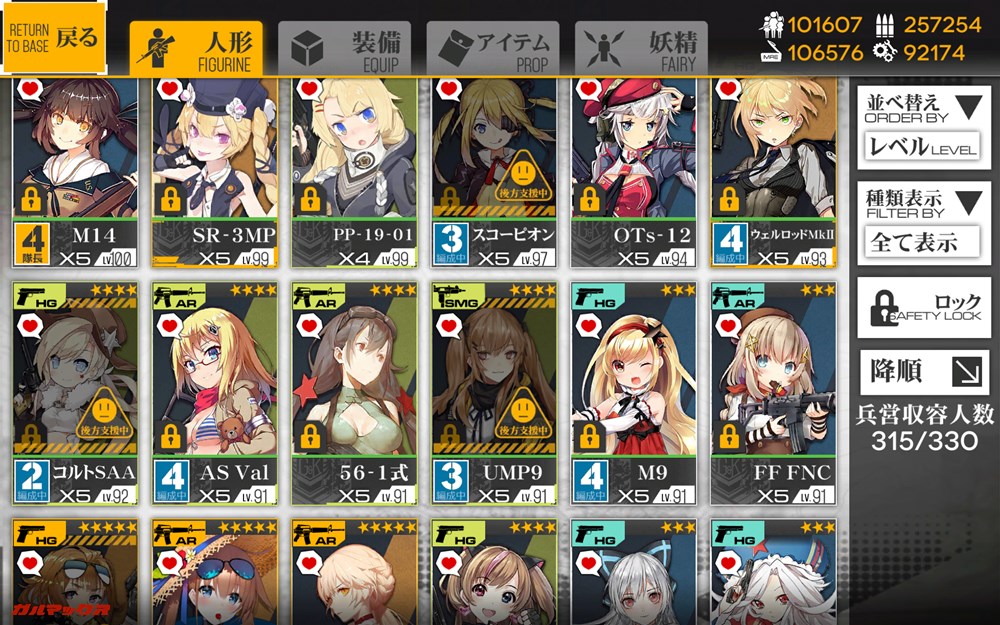
Task: Select the OTs-12 doll card
Action: click(x=634, y=170)
